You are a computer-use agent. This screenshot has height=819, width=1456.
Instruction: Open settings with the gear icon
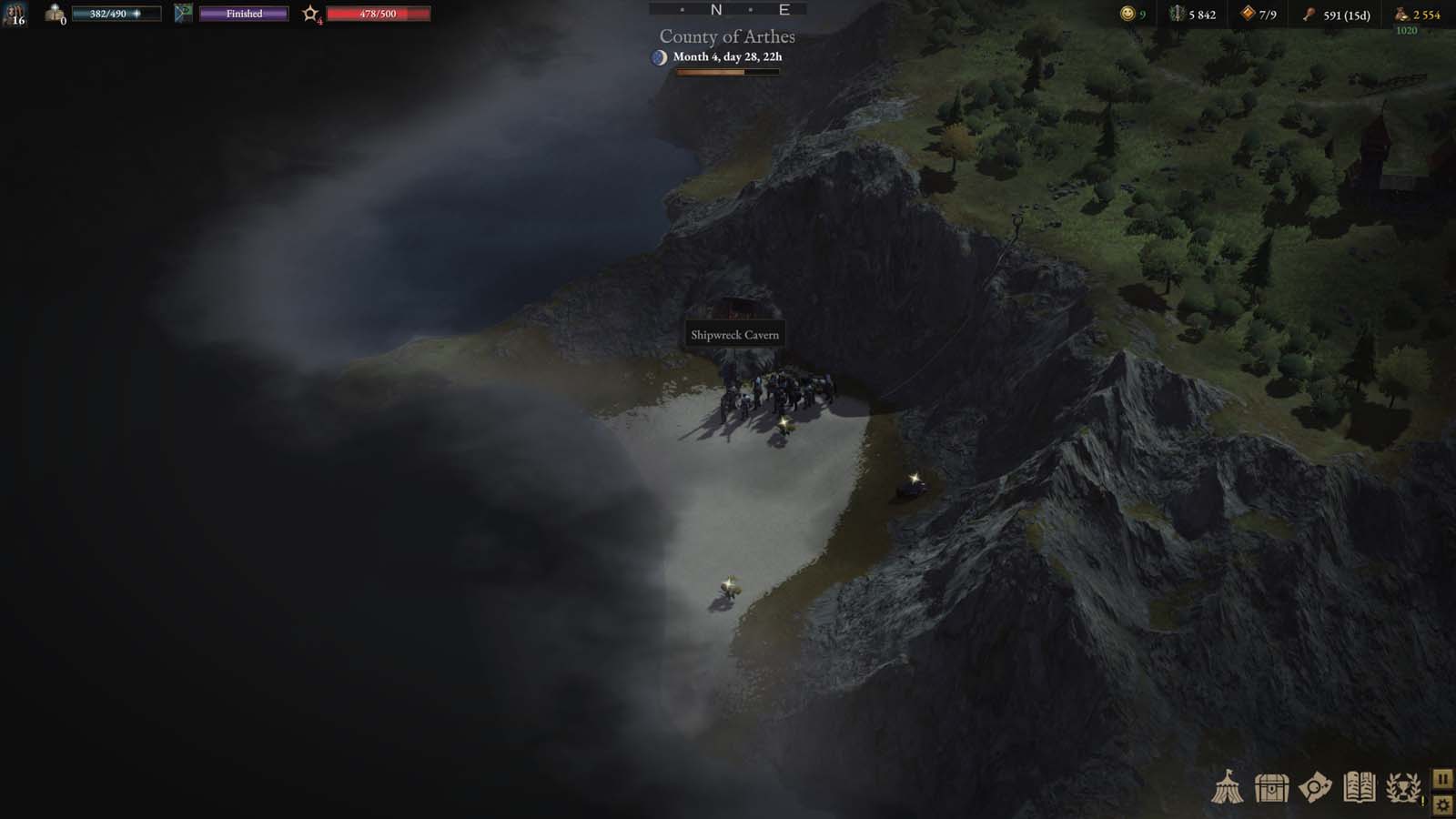click(1444, 805)
